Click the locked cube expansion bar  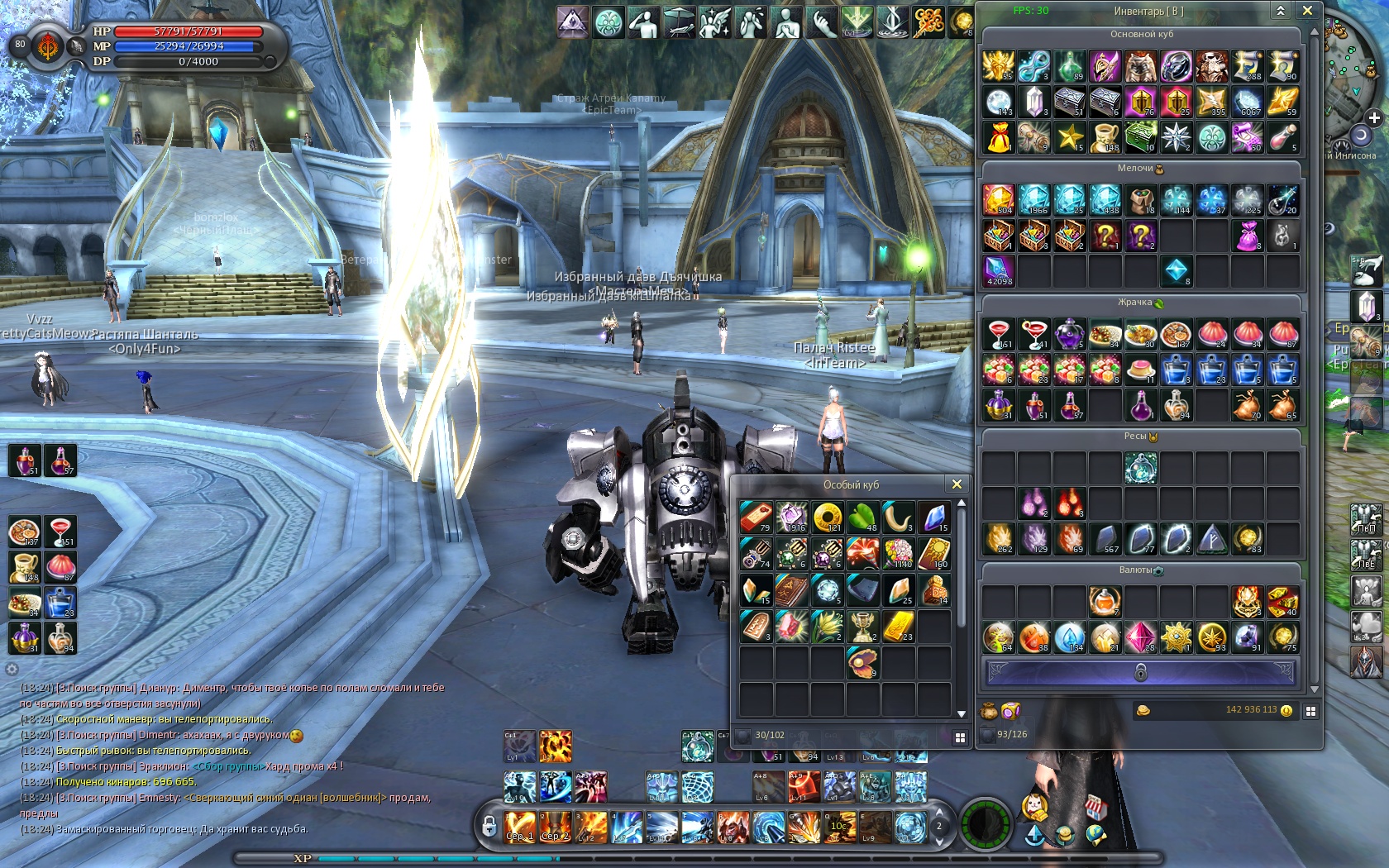coord(1140,672)
